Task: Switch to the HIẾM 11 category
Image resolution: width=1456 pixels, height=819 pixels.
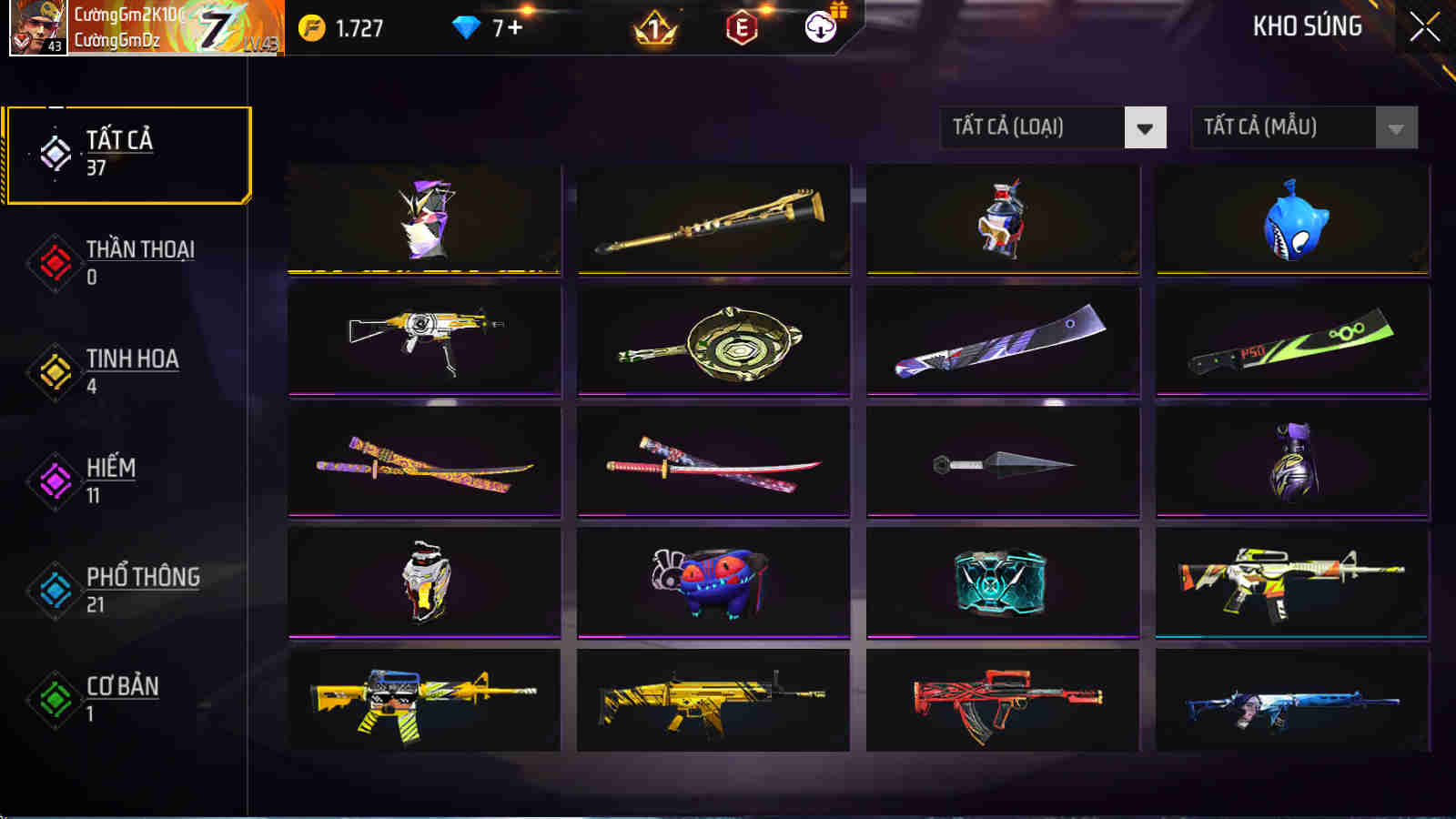Action: click(x=127, y=480)
